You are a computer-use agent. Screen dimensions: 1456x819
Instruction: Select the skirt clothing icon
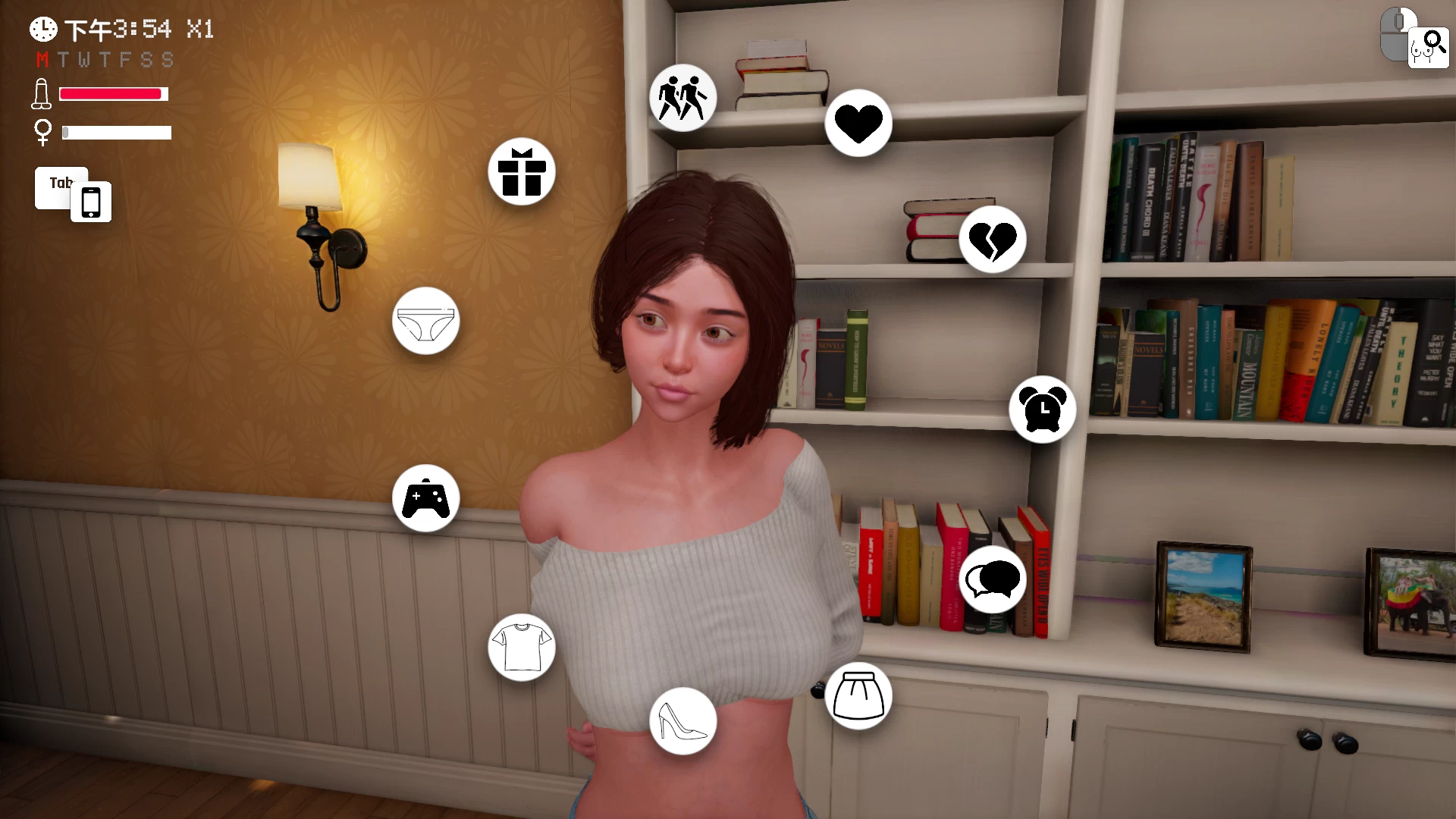(859, 696)
